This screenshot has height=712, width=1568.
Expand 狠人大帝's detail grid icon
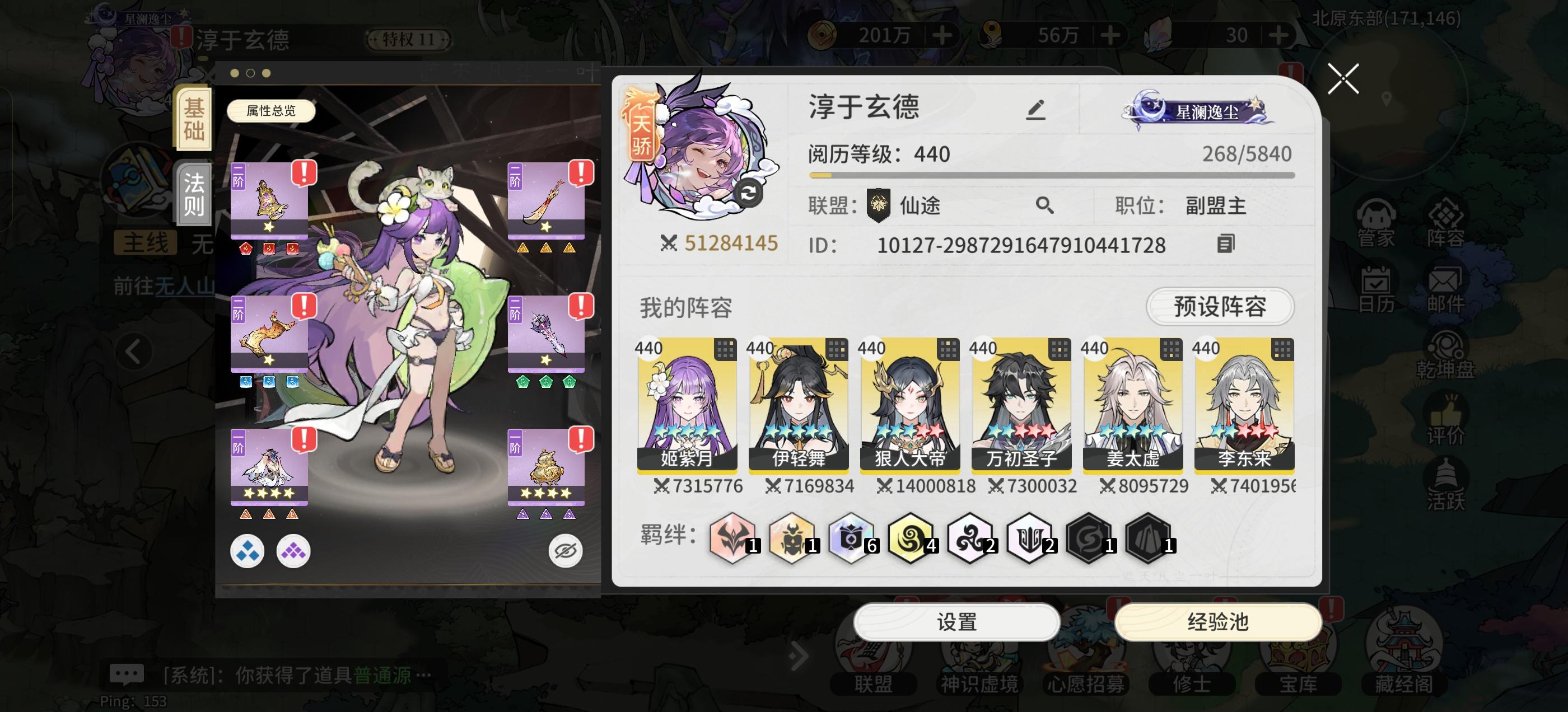pyautogui.click(x=947, y=349)
